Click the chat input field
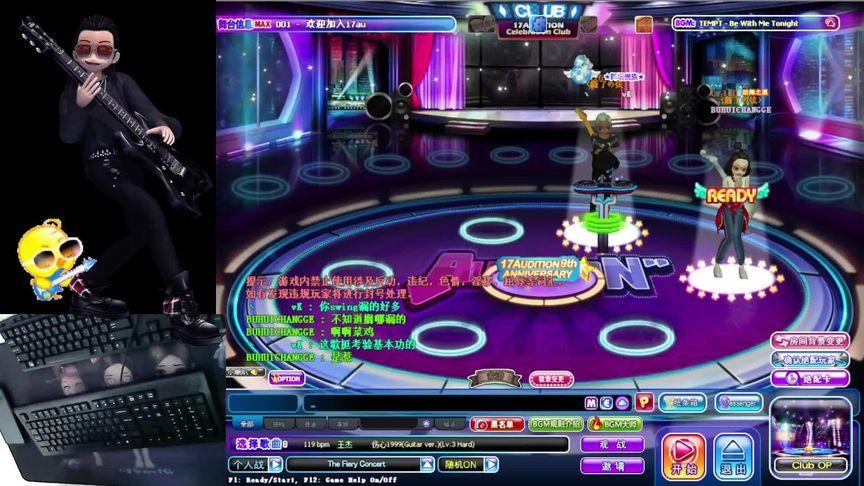 click(x=440, y=403)
